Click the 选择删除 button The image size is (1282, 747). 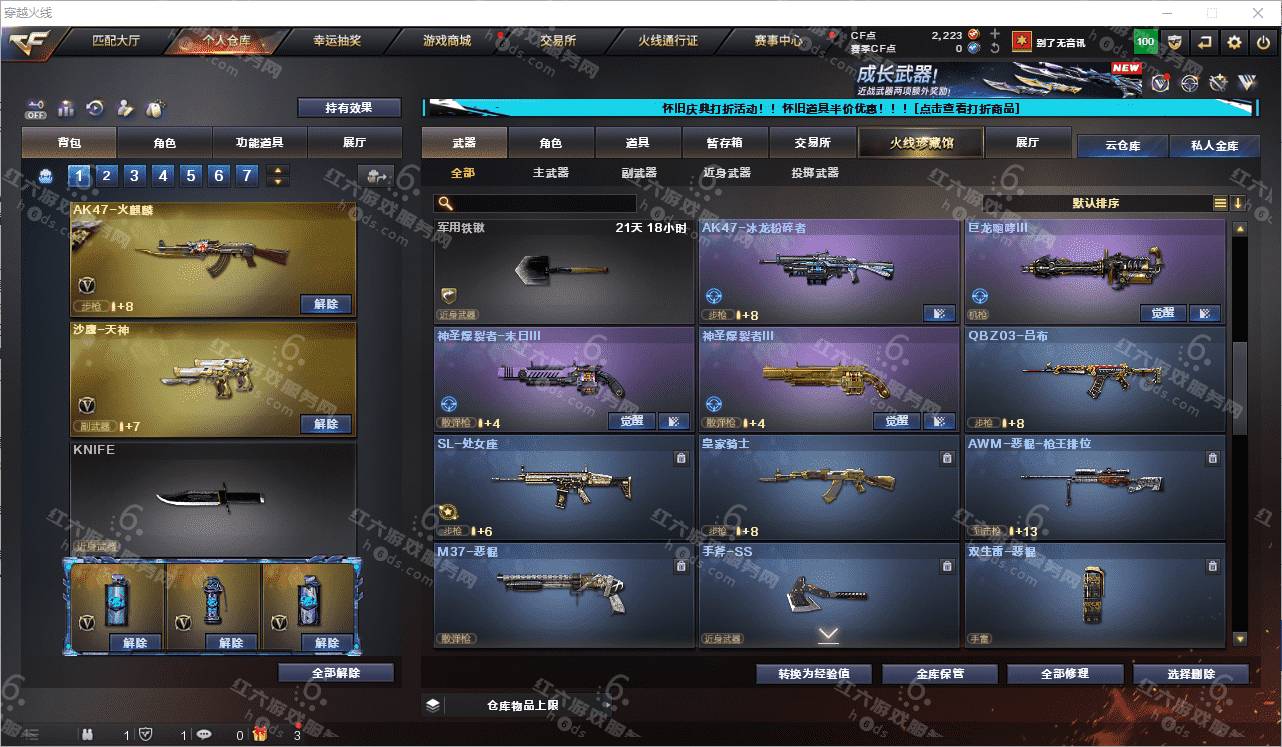tap(1190, 673)
